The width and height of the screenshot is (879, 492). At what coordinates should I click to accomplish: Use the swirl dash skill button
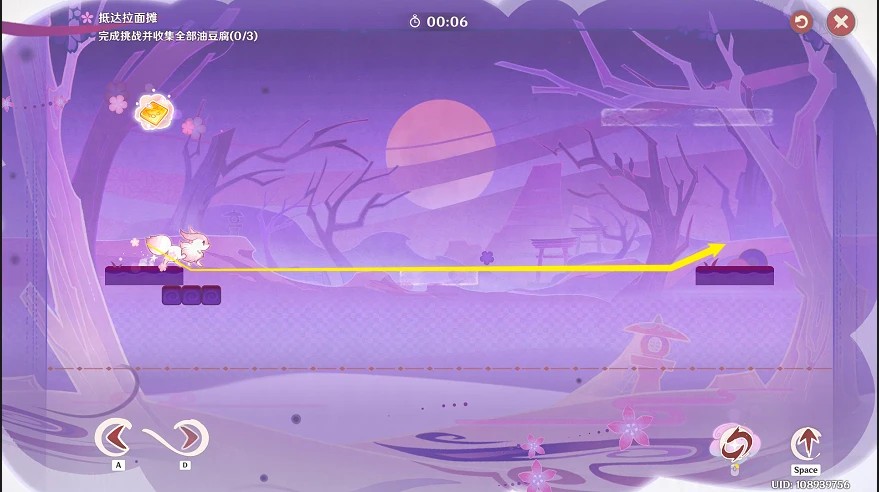click(x=733, y=443)
